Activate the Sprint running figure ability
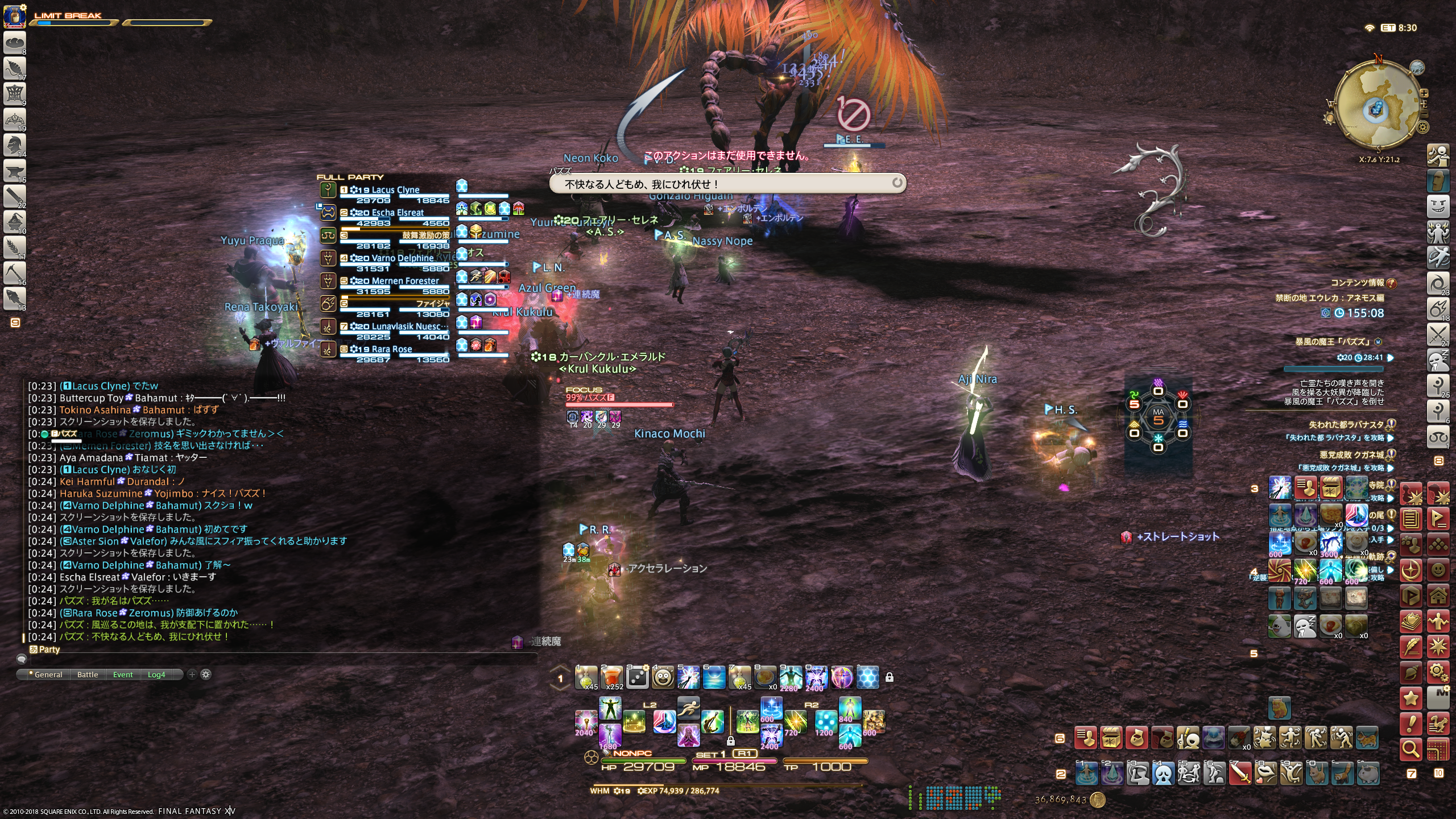1456x819 pixels. coord(688,709)
